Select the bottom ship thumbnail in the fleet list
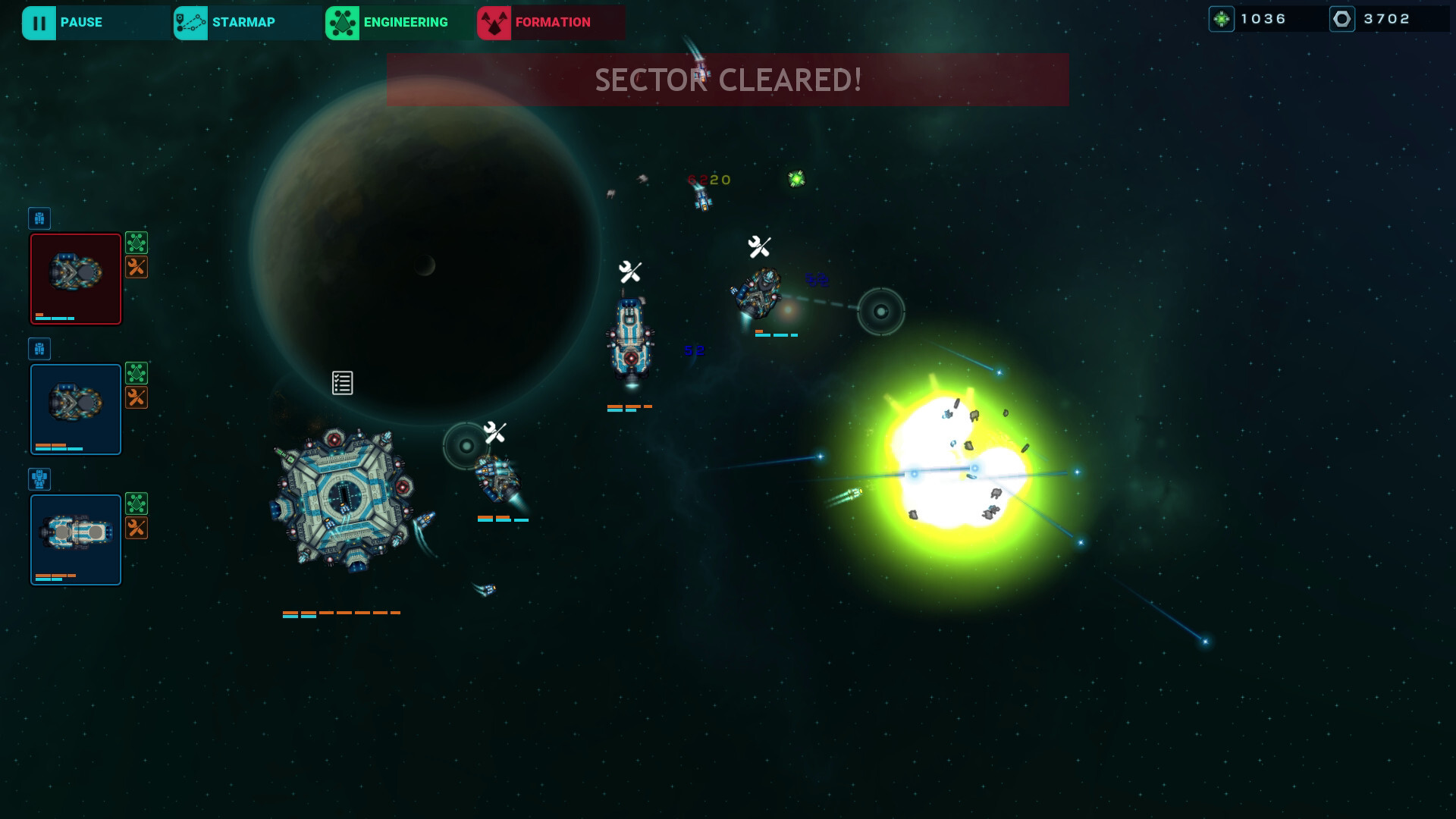Viewport: 1456px width, 819px height. tap(75, 539)
